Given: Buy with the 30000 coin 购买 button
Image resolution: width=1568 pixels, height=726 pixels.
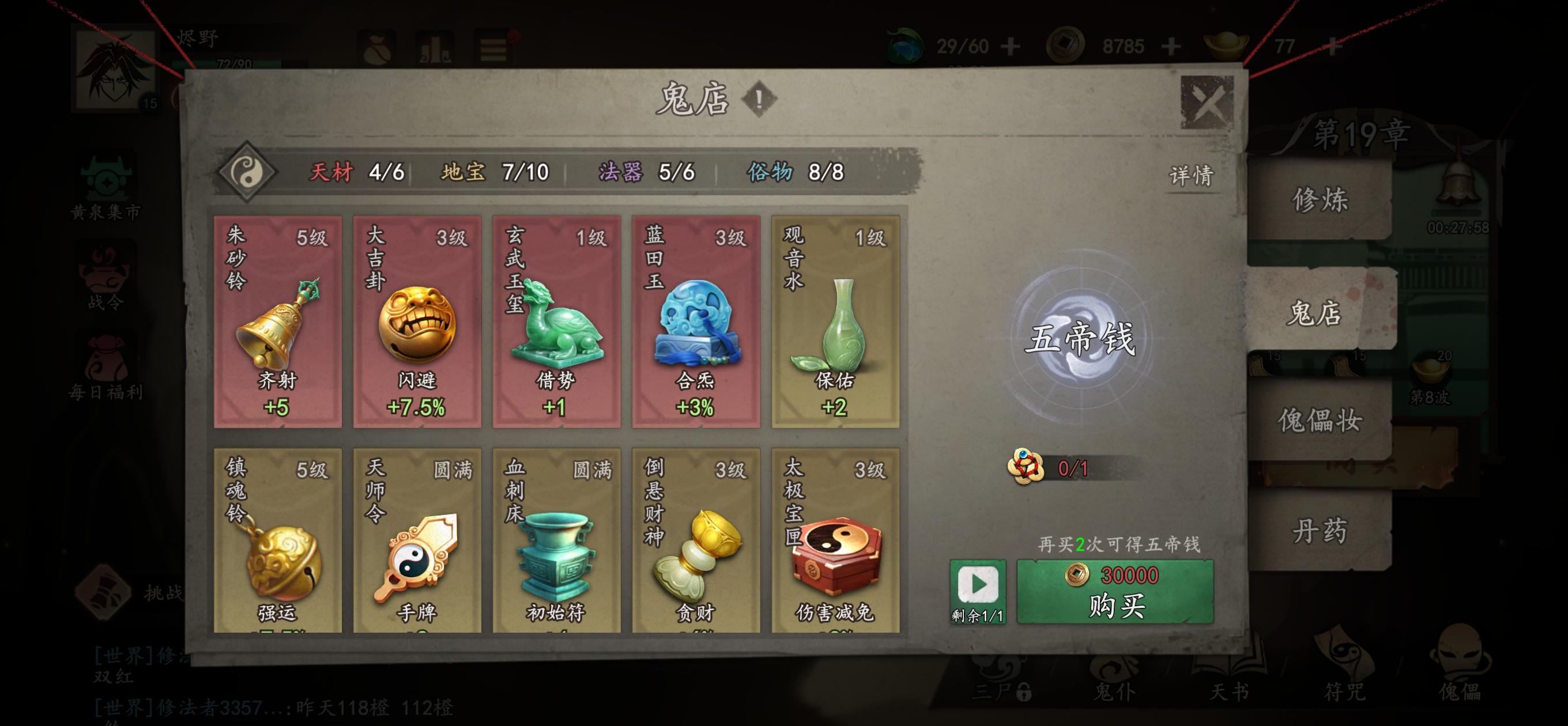Looking at the screenshot, I should point(1115,592).
